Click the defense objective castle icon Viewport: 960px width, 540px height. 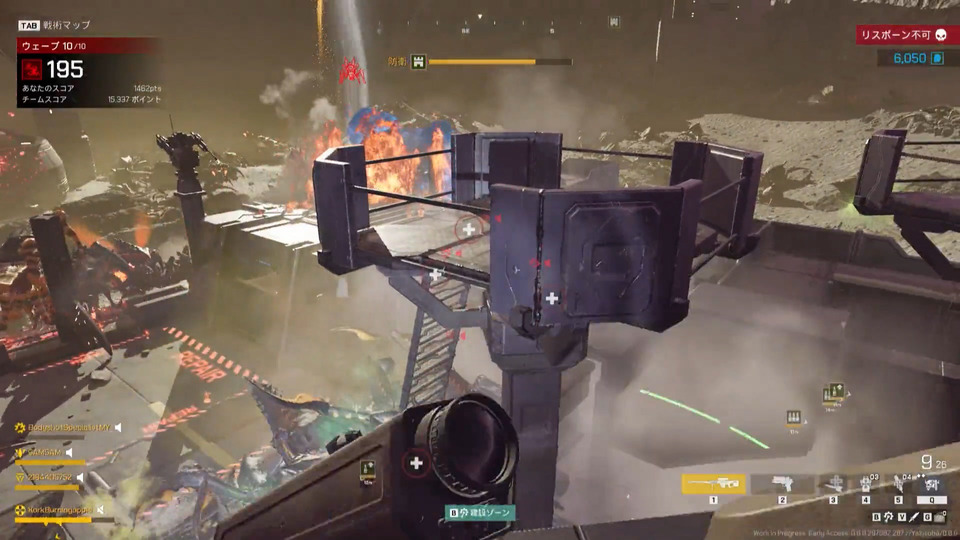[419, 62]
